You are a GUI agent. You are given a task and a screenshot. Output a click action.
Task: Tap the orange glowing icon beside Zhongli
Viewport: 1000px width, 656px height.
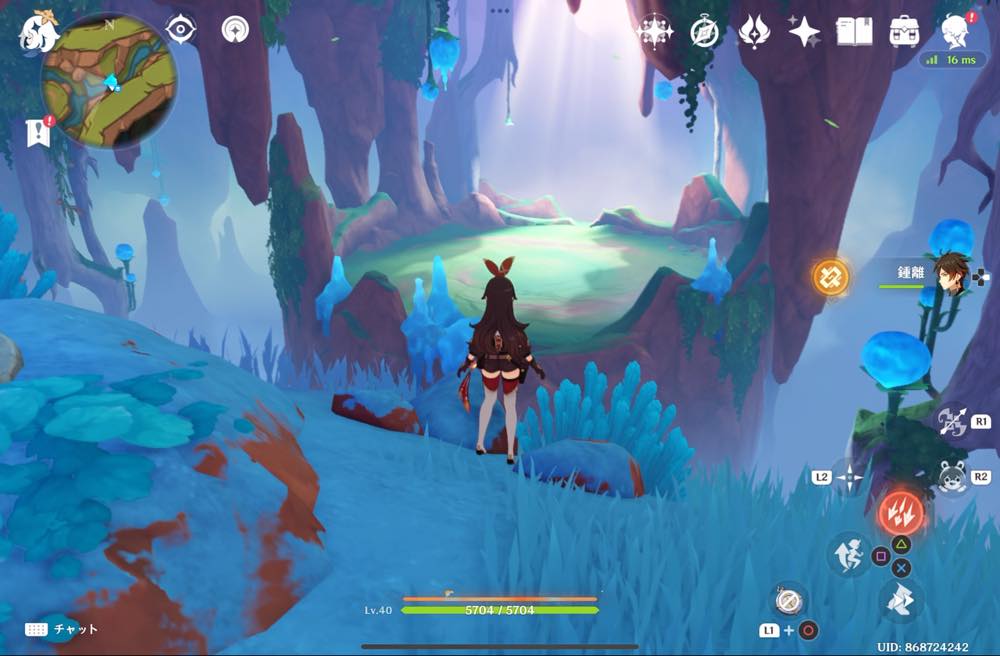point(830,277)
